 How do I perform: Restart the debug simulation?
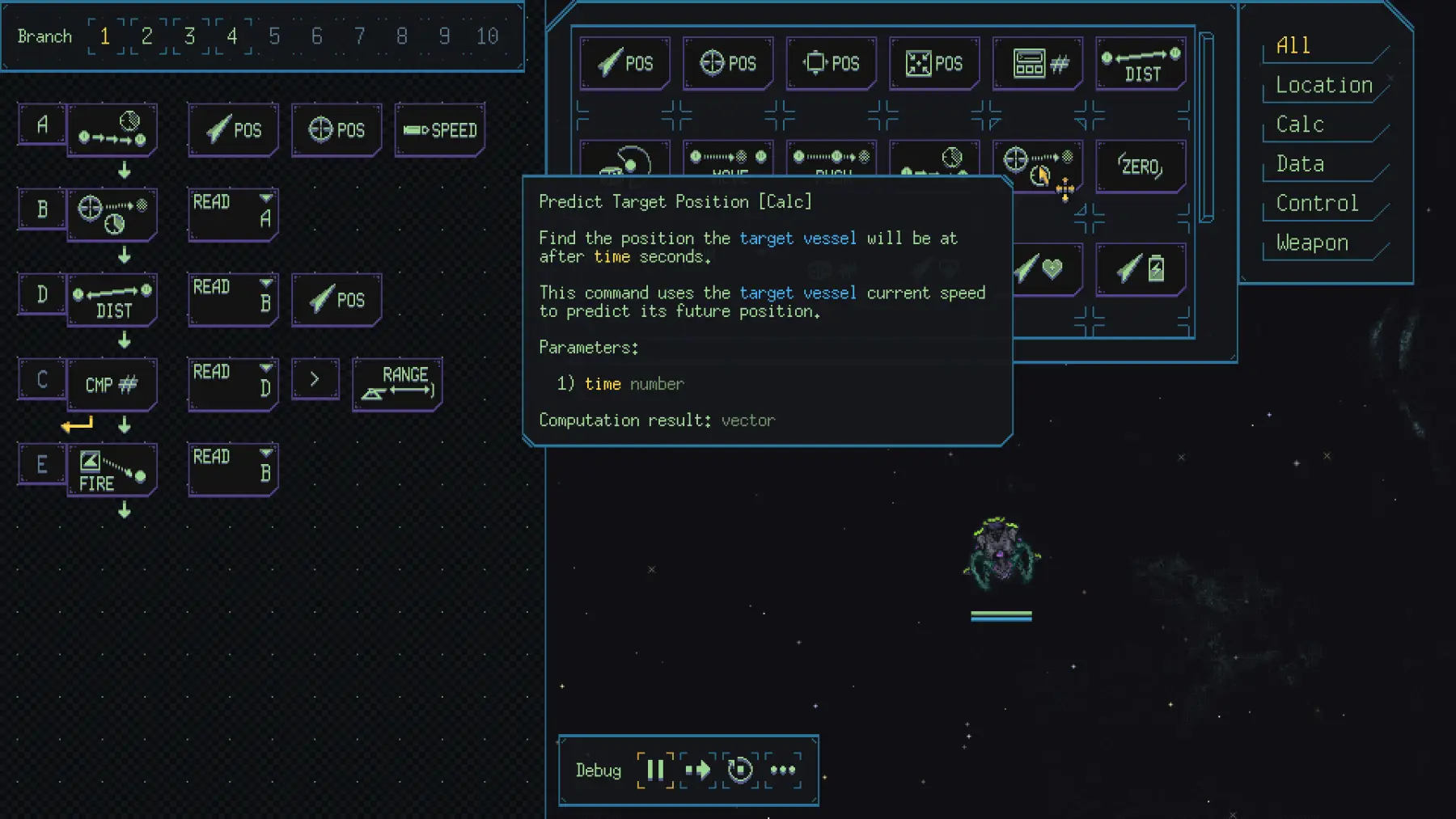click(x=740, y=770)
